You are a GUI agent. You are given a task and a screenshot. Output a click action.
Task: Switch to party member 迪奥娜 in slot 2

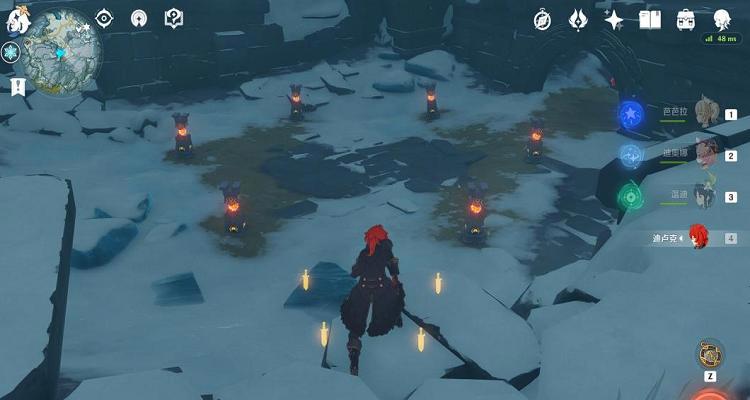pos(706,153)
